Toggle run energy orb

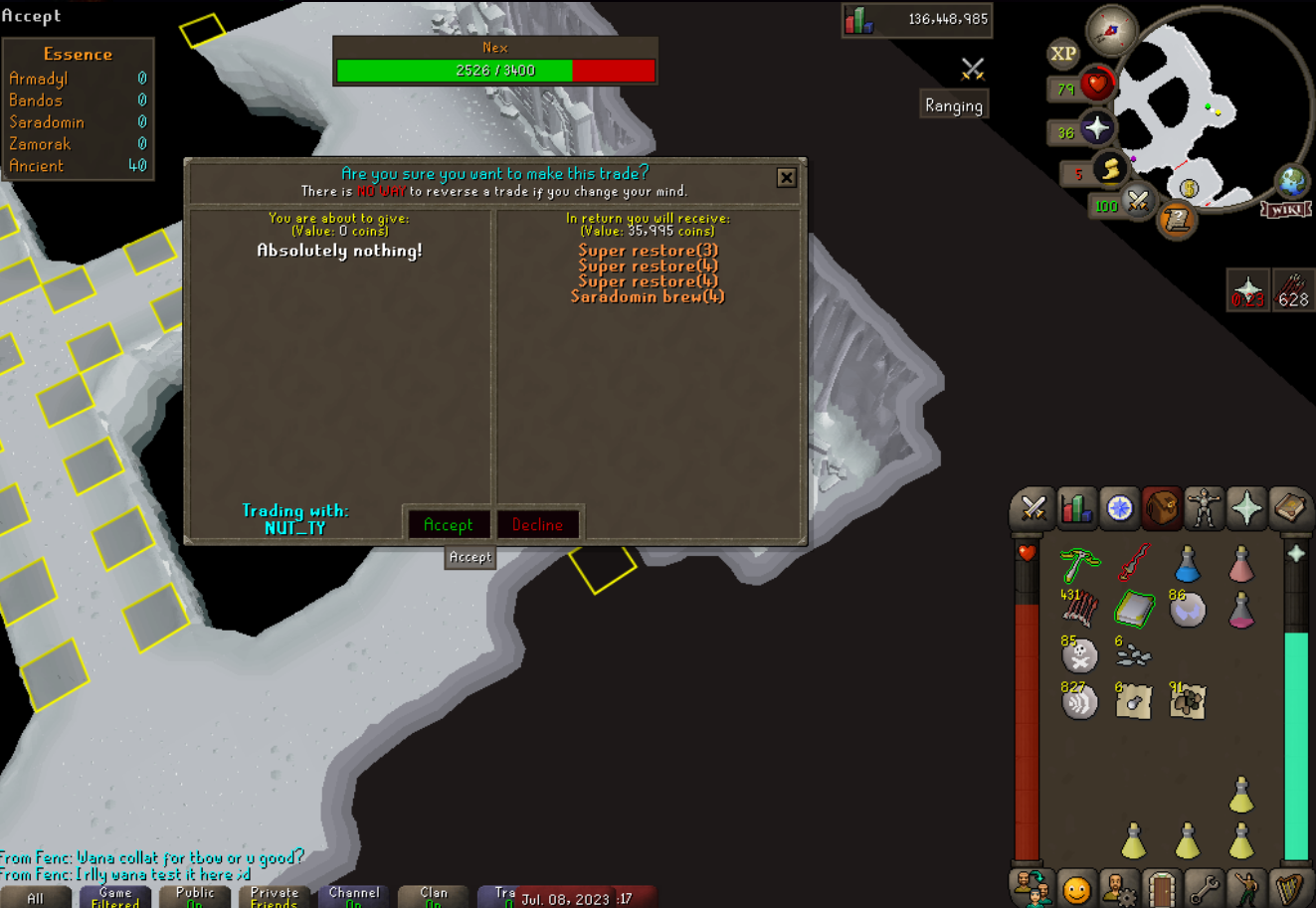(x=1109, y=170)
